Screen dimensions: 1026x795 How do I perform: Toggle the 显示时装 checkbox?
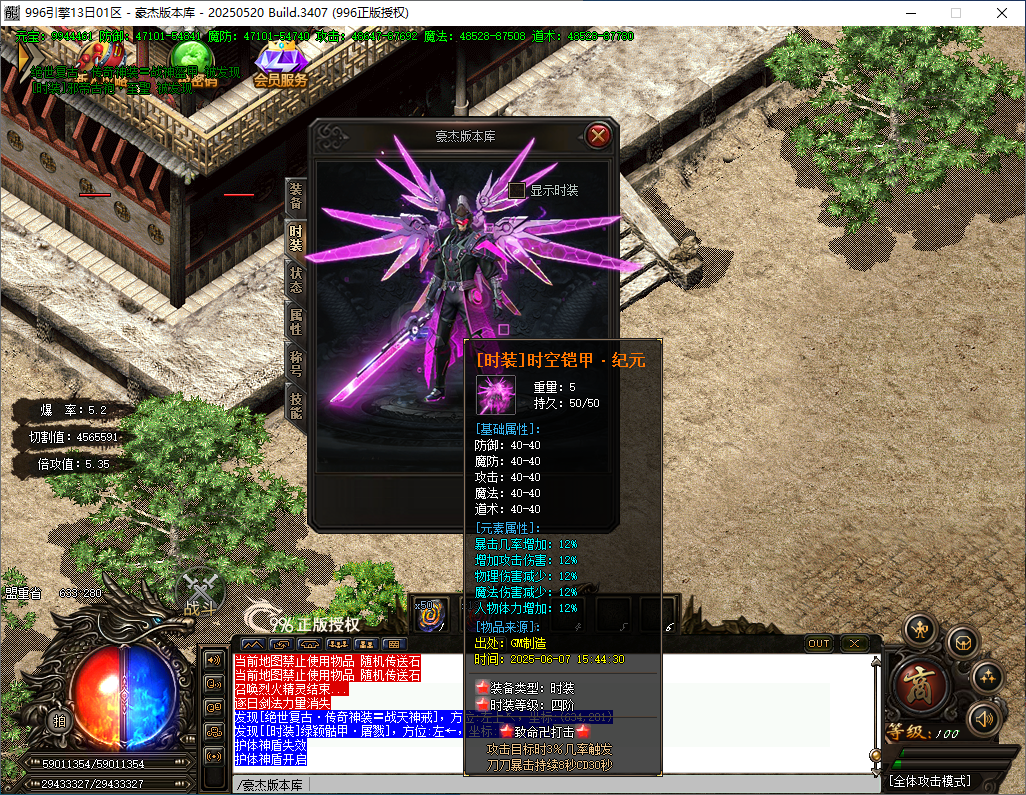coord(517,190)
